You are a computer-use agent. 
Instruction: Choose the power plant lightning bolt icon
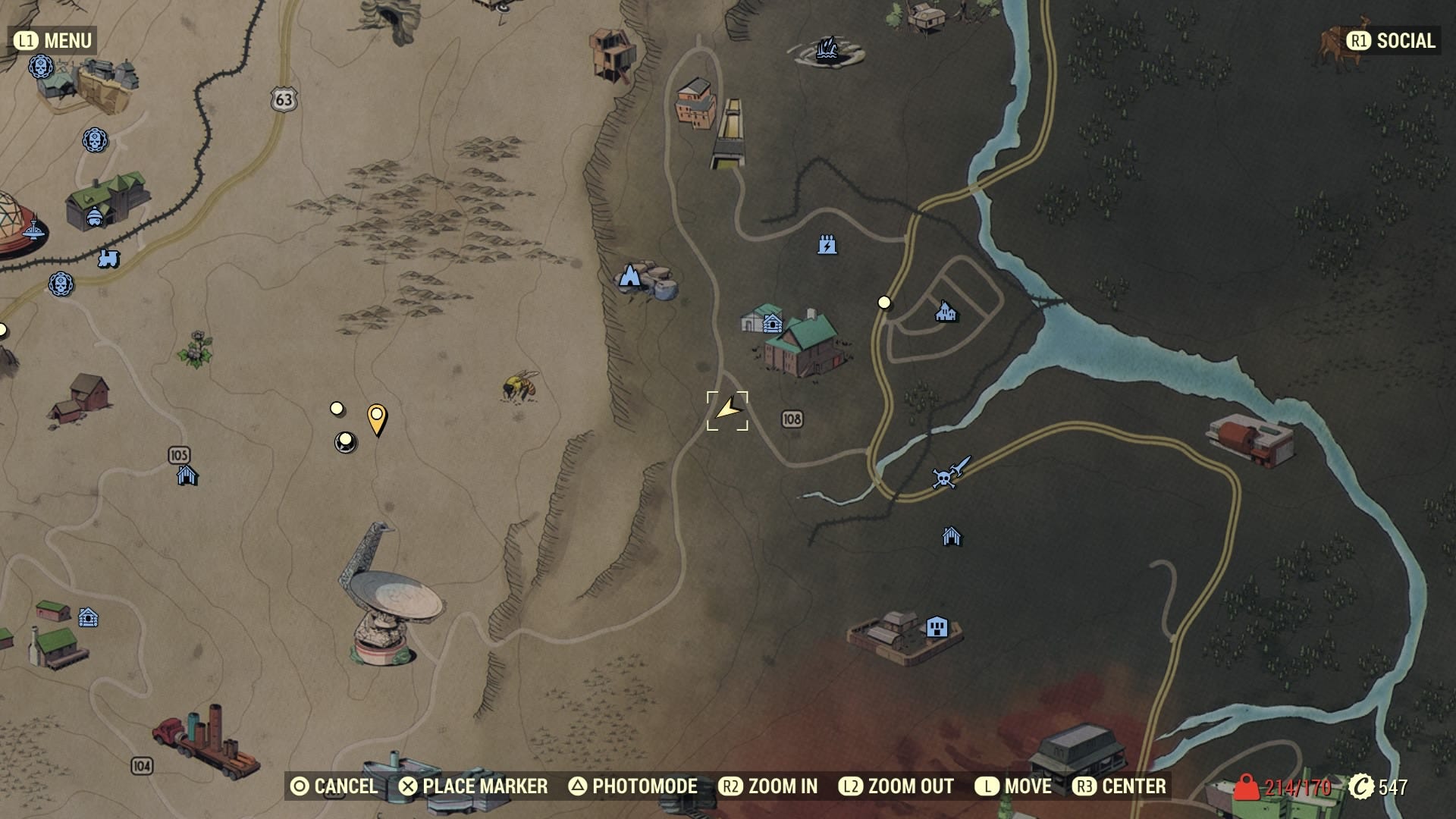tap(827, 245)
